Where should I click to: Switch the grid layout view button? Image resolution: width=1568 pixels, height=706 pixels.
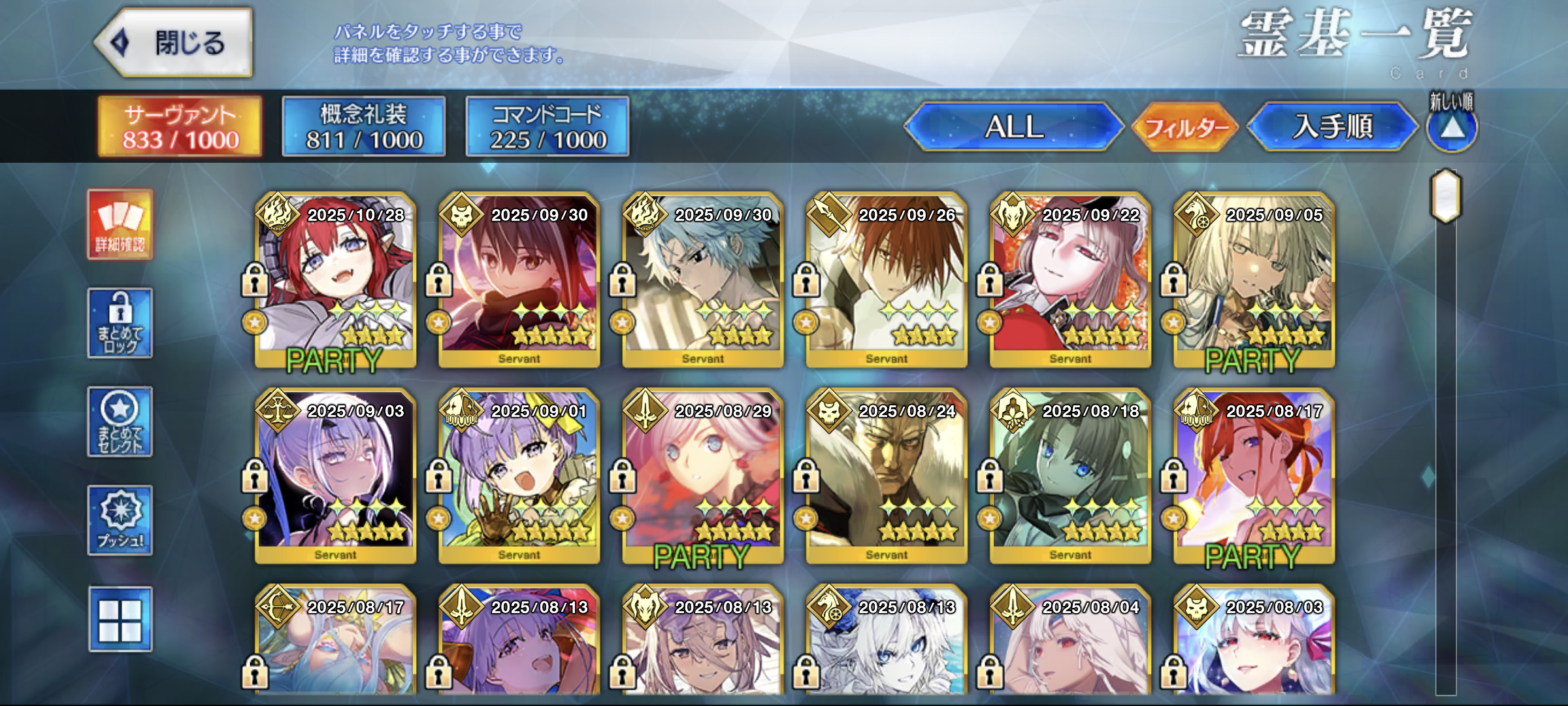tap(120, 619)
